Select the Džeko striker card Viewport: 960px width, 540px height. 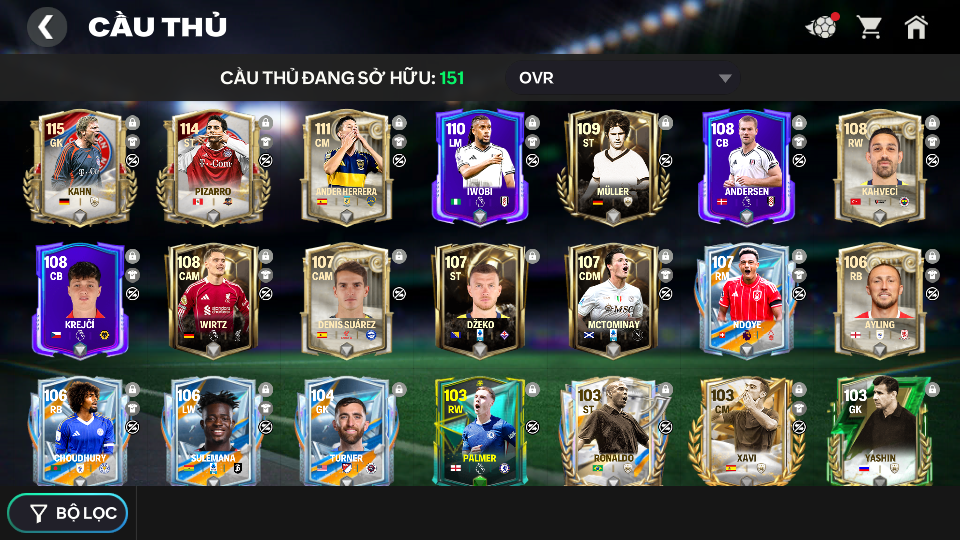pos(479,299)
